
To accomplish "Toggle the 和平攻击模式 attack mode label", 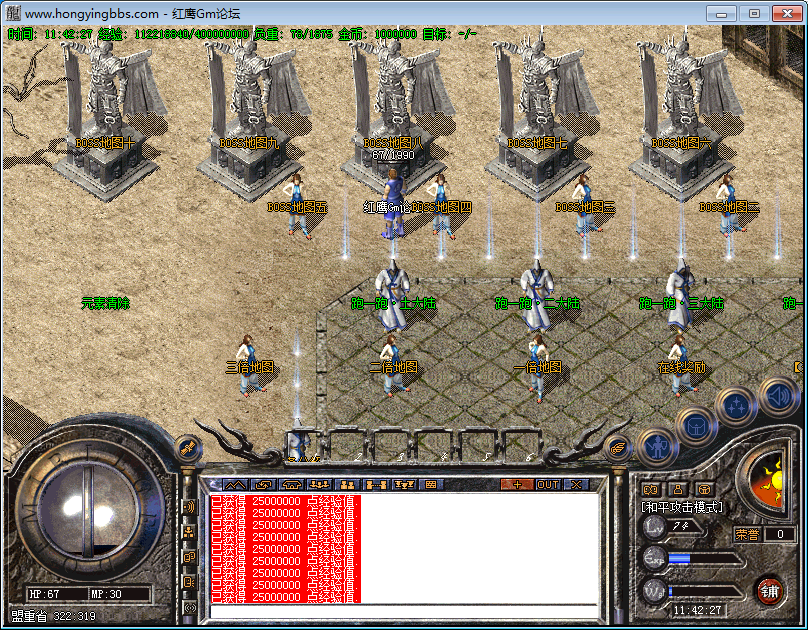I will coord(681,507).
